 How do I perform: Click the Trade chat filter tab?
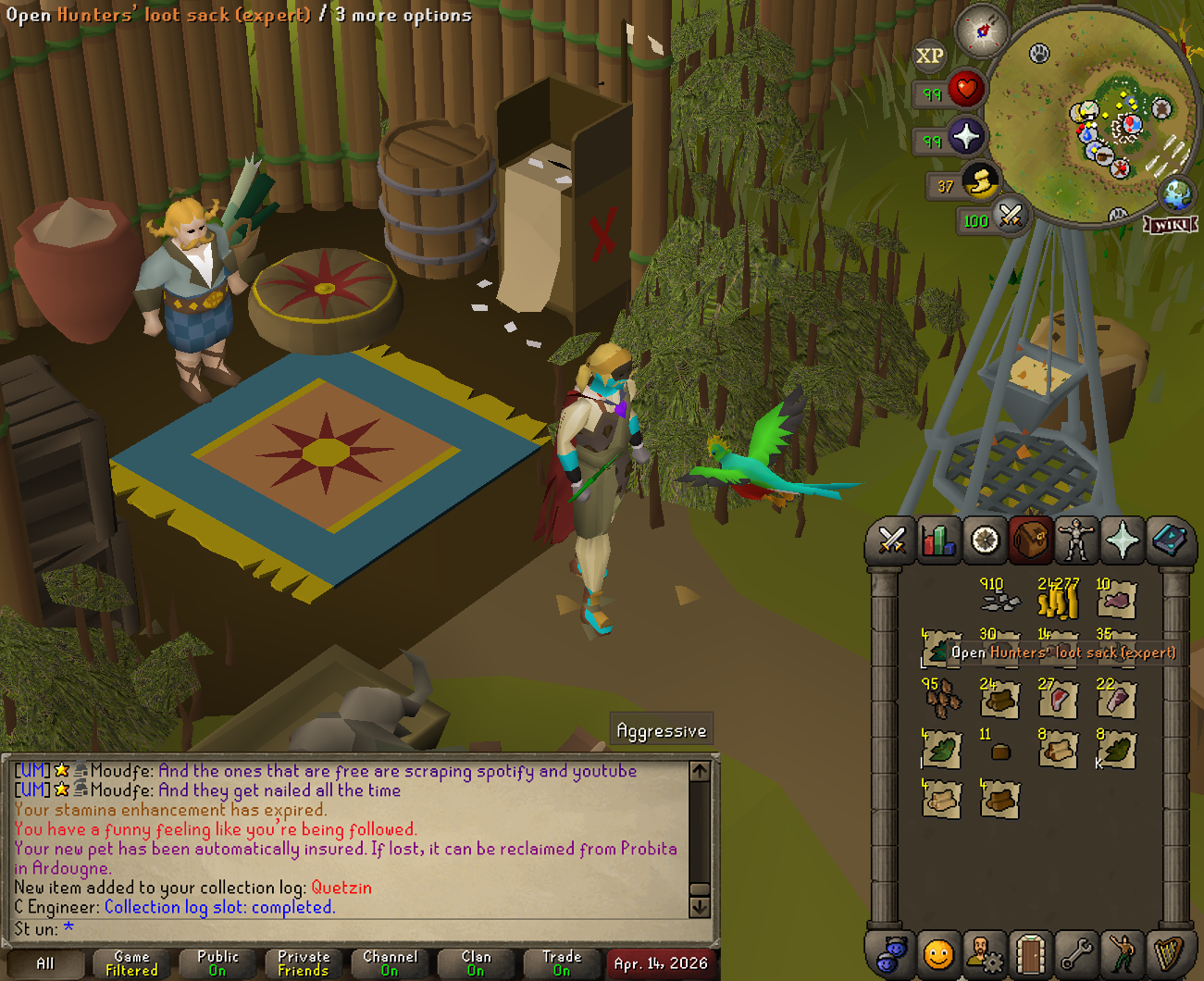click(x=562, y=963)
